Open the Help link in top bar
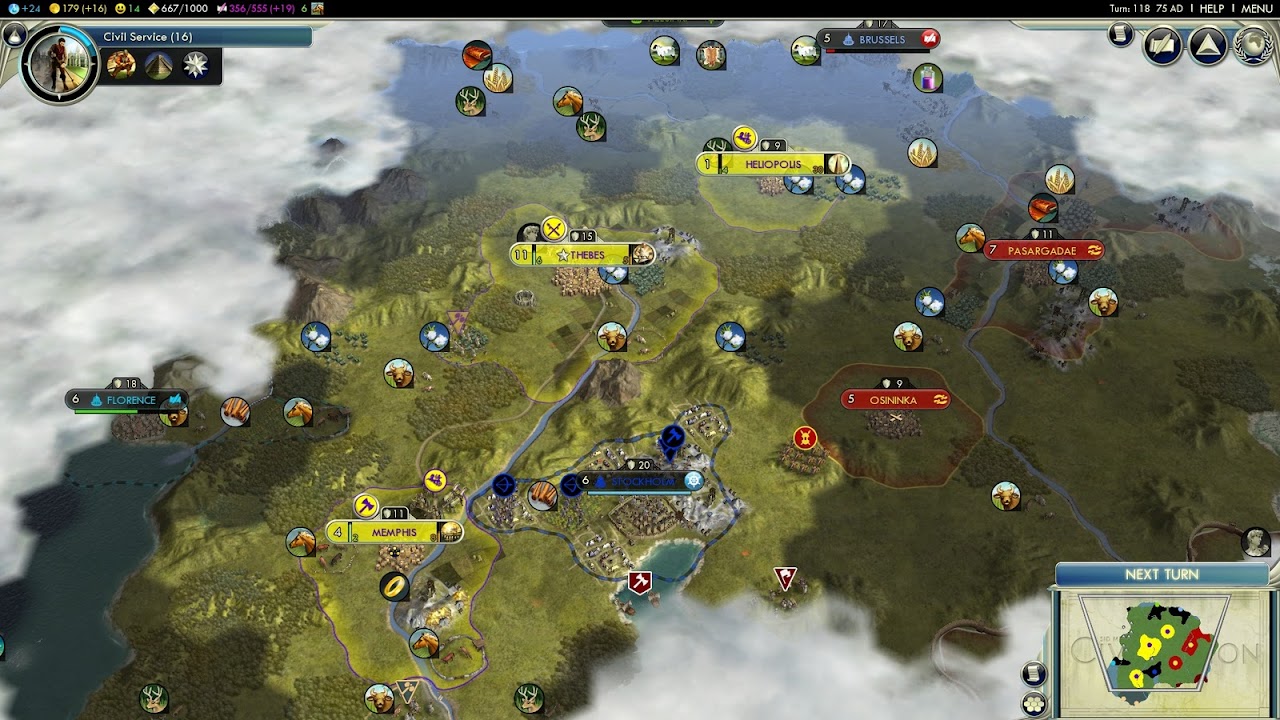Screen dimensions: 1280x720 pyautogui.click(x=1211, y=8)
